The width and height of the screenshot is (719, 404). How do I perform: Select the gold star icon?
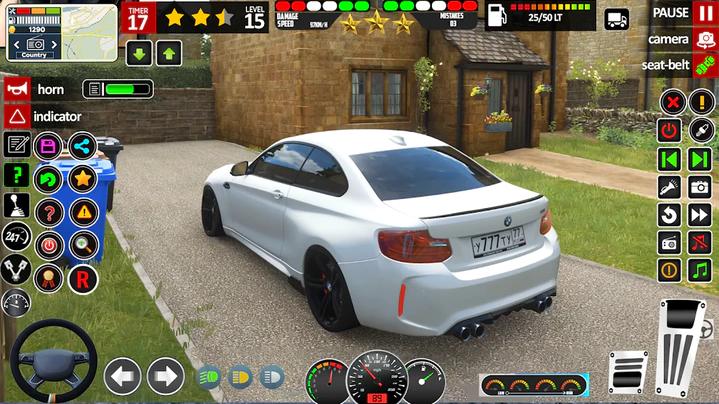[x=82, y=179]
